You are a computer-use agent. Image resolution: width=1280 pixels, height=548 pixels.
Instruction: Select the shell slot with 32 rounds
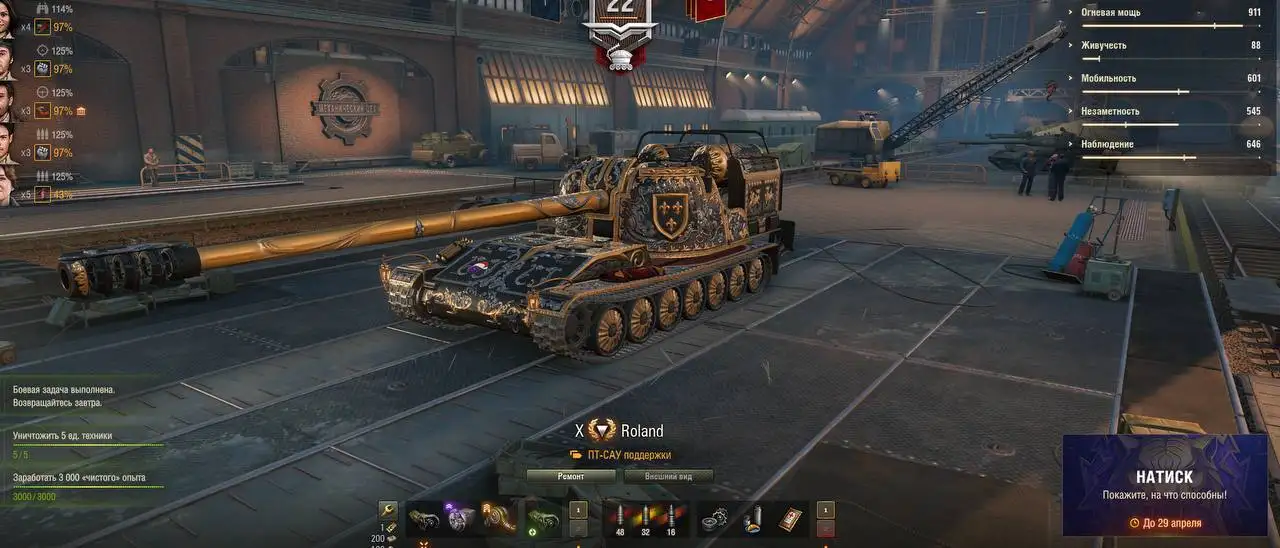tap(647, 518)
